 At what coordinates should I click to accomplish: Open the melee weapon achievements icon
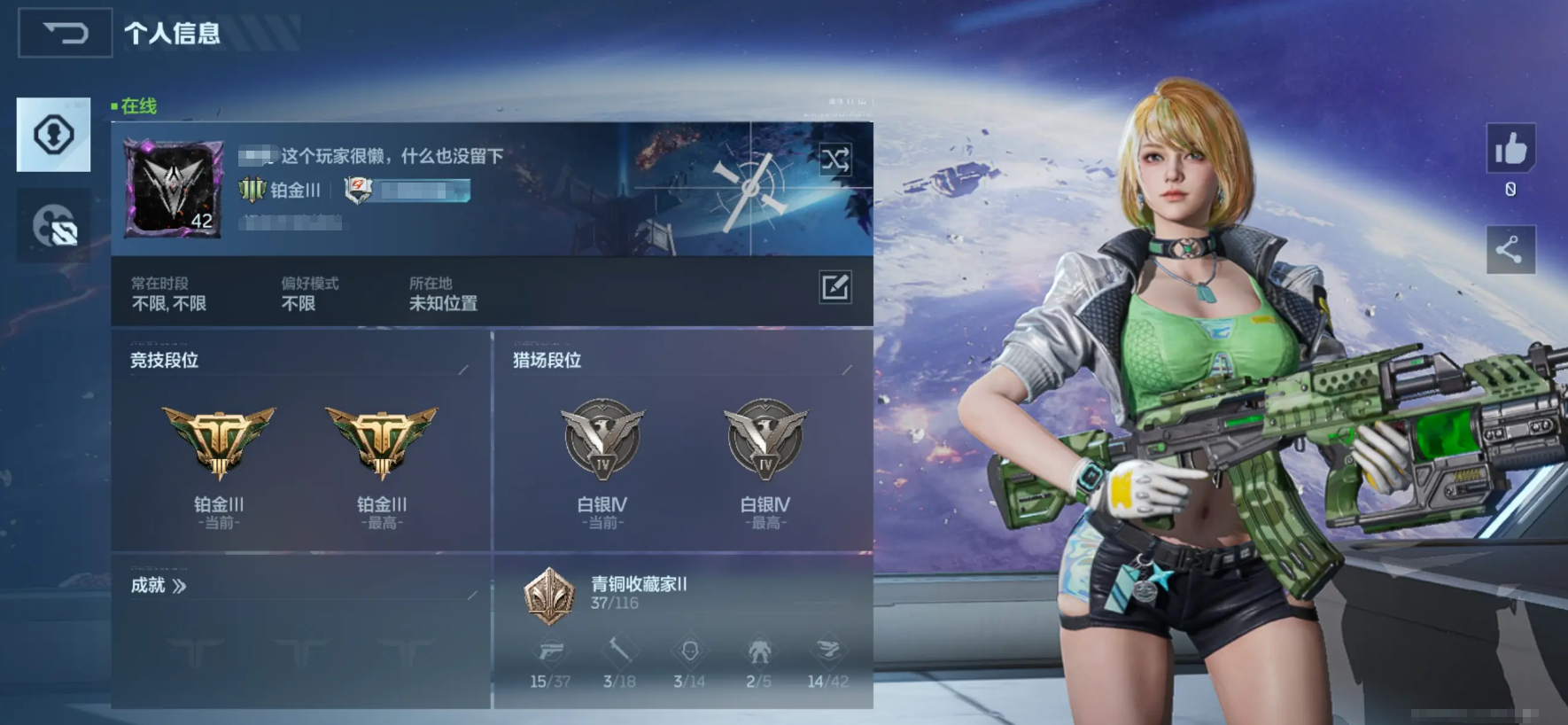point(620,652)
